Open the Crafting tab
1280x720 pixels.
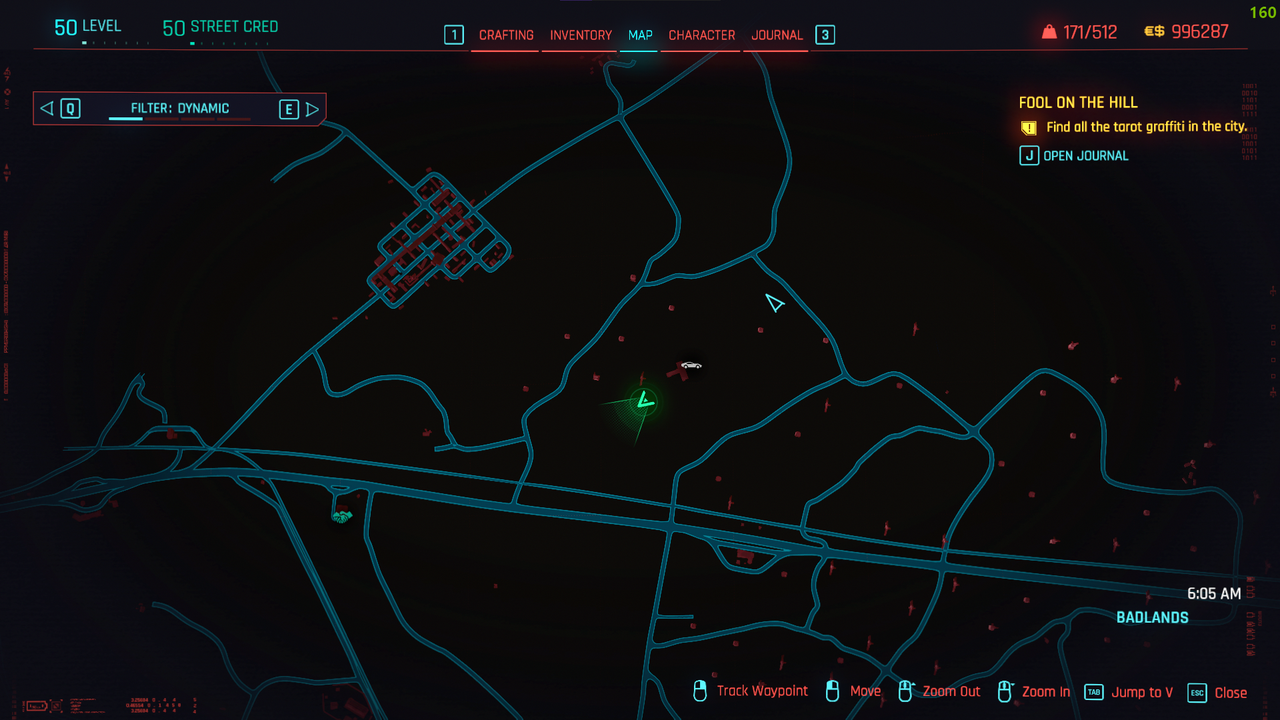pyautogui.click(x=506, y=35)
